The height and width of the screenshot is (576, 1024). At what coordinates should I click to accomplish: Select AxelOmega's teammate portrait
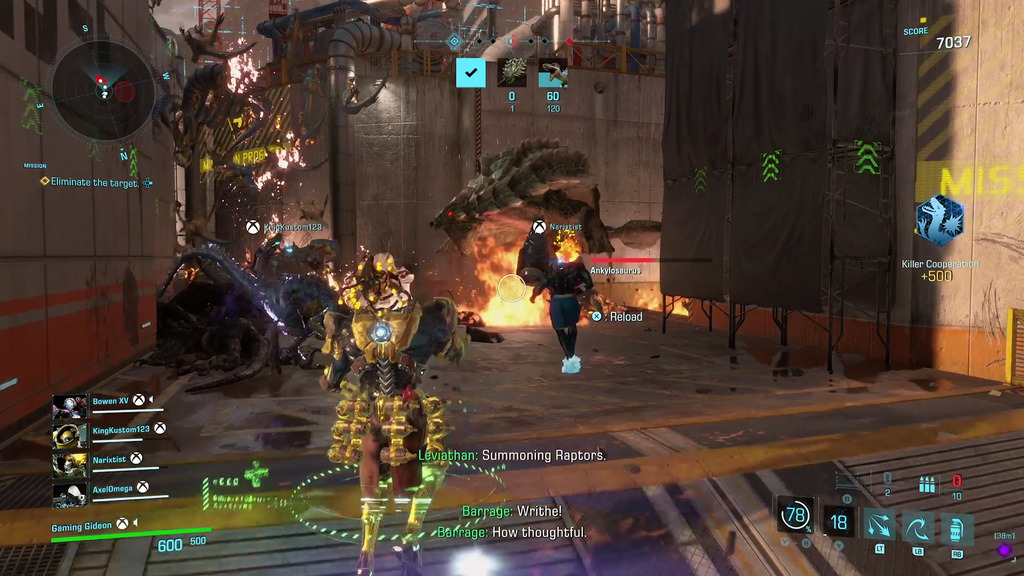(70, 494)
